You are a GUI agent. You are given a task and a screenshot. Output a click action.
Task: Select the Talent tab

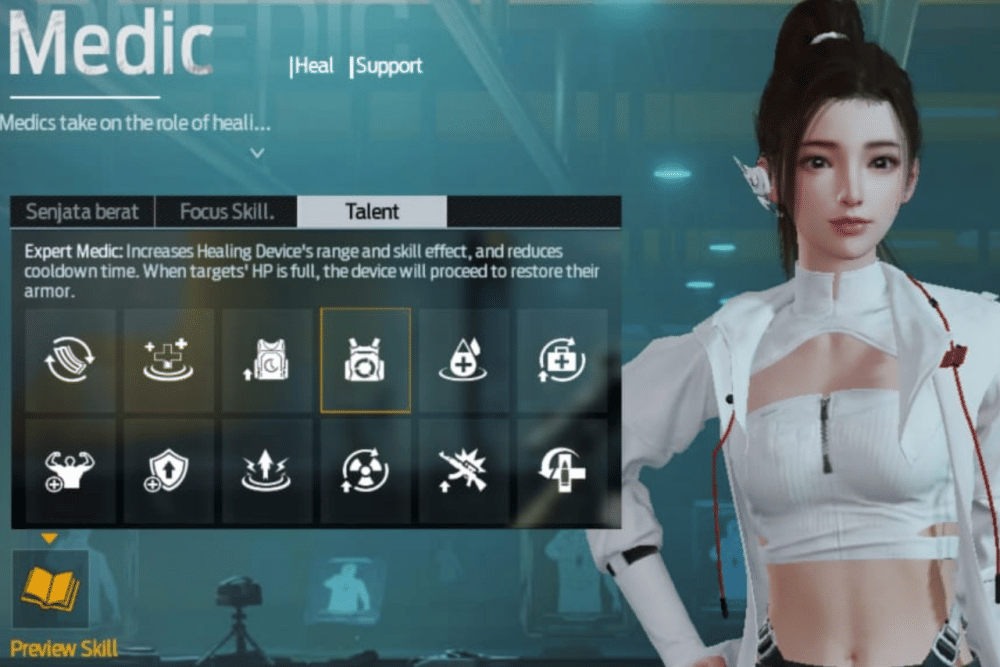[372, 212]
